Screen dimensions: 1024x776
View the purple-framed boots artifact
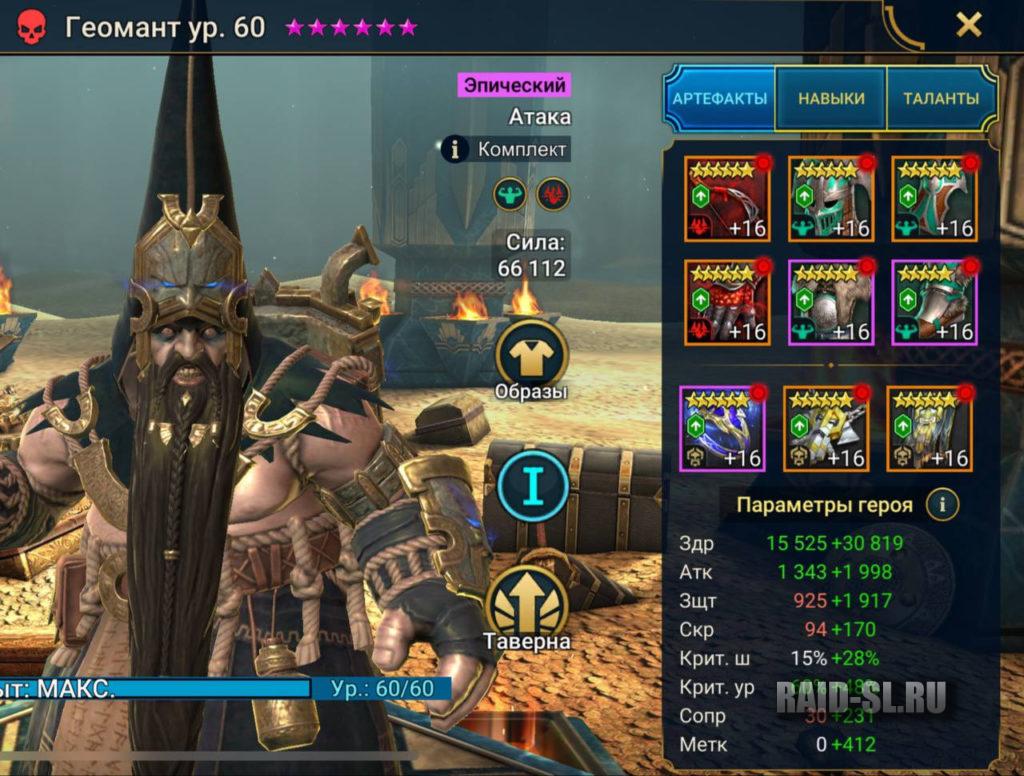click(934, 302)
